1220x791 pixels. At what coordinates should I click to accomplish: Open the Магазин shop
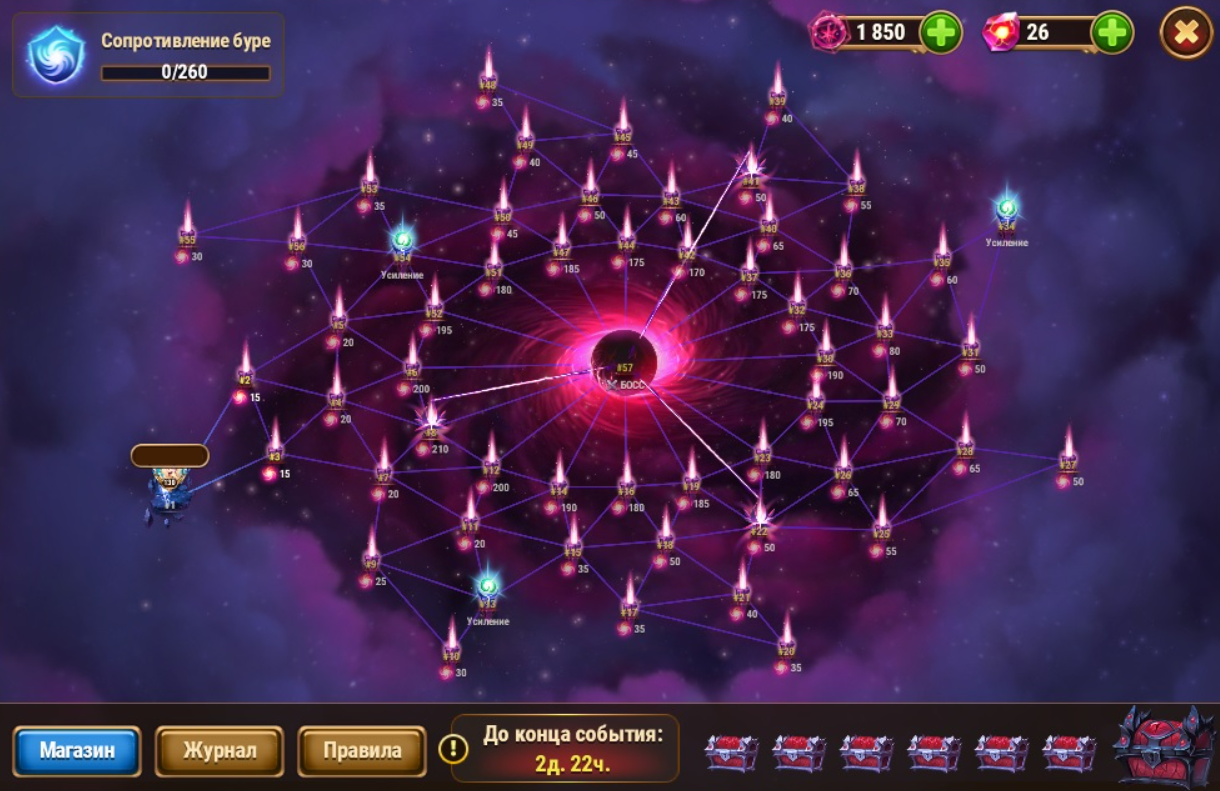(x=77, y=751)
